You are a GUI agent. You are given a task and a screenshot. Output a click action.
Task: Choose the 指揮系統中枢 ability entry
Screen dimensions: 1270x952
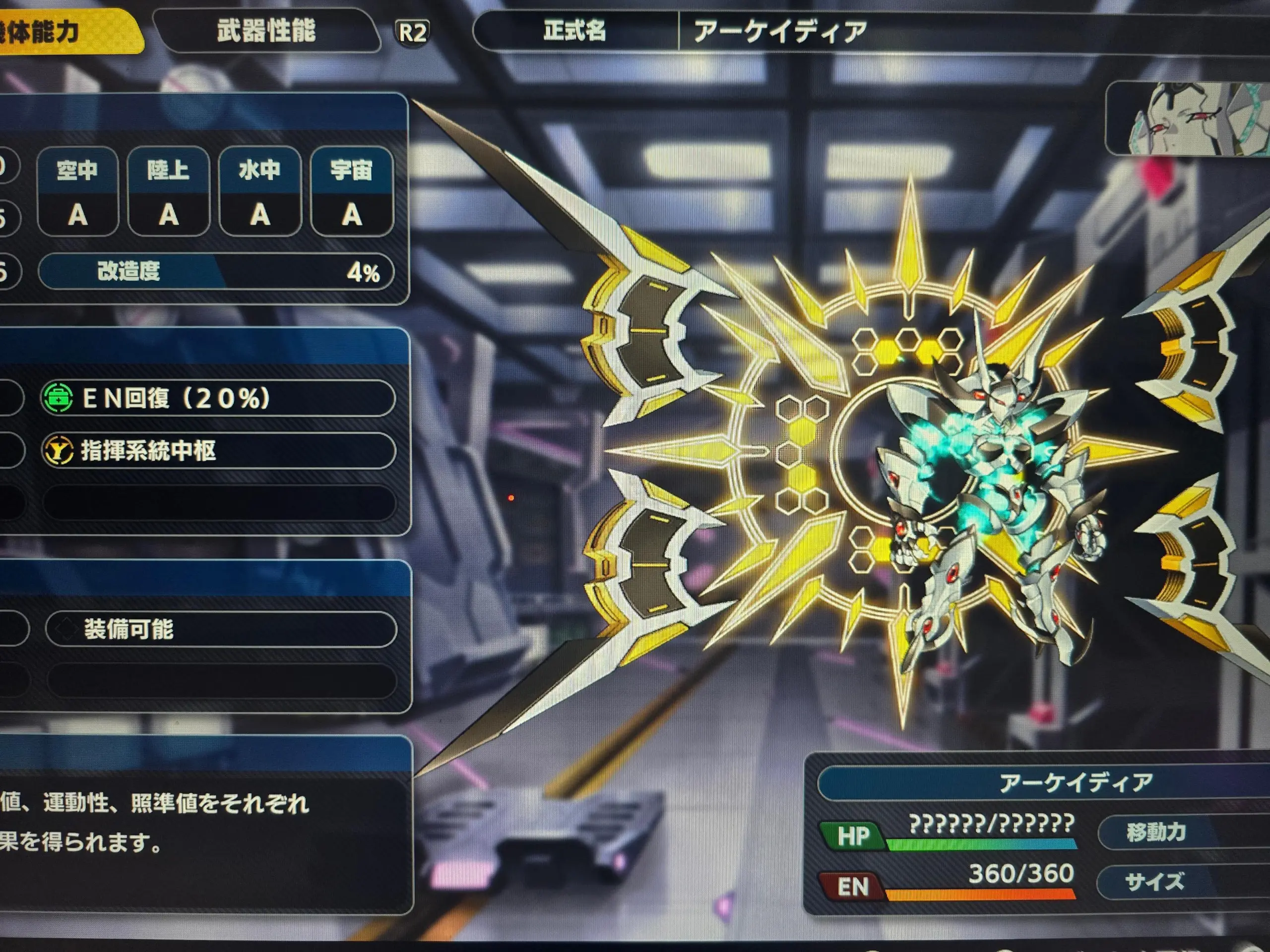point(218,451)
